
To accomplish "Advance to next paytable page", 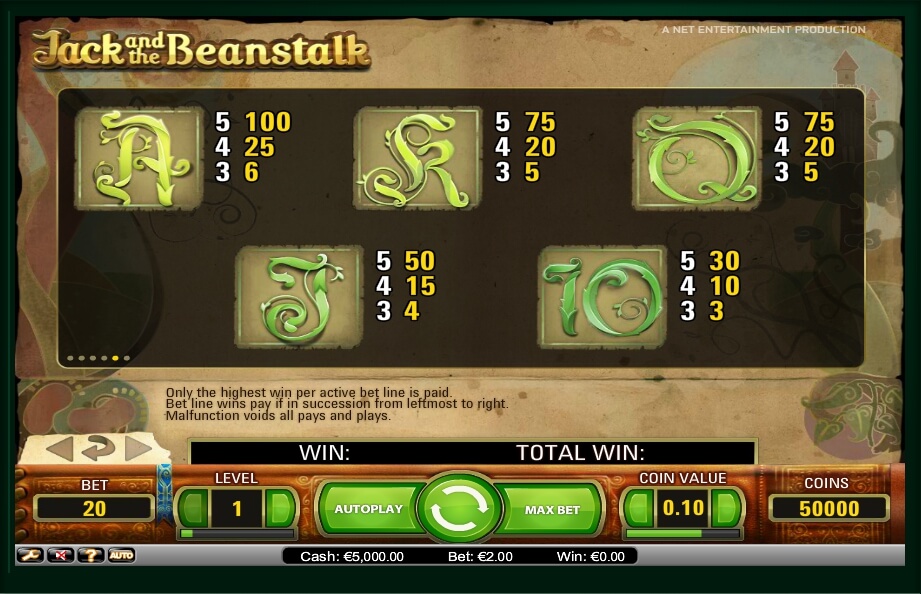I will click(x=137, y=449).
